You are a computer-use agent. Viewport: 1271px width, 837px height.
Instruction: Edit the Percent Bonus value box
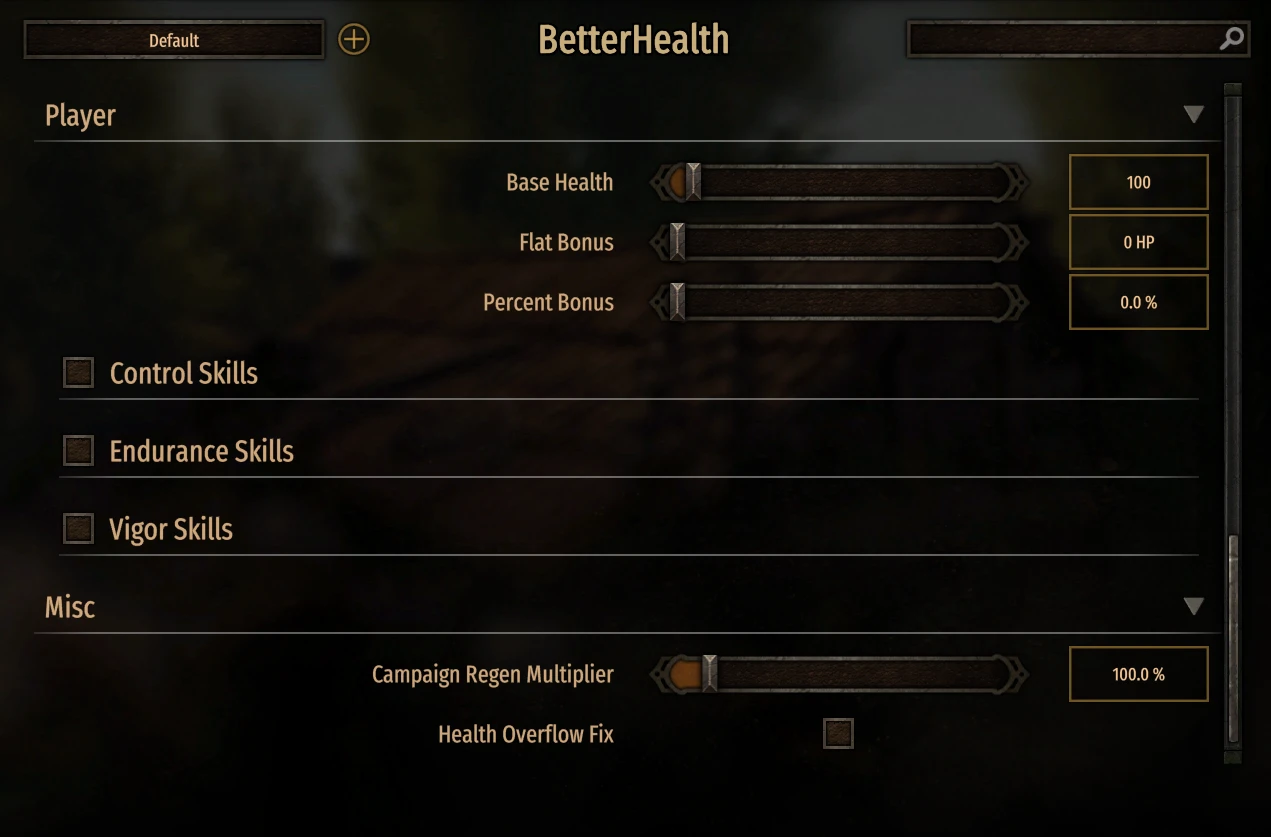tap(1138, 303)
